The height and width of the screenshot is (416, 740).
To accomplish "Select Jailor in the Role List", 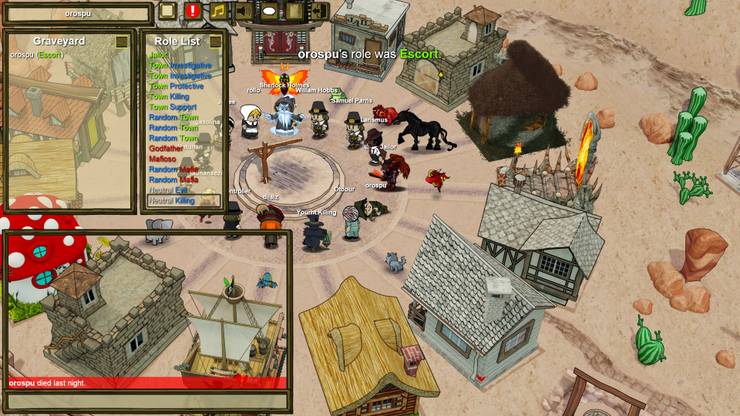I will click(158, 54).
